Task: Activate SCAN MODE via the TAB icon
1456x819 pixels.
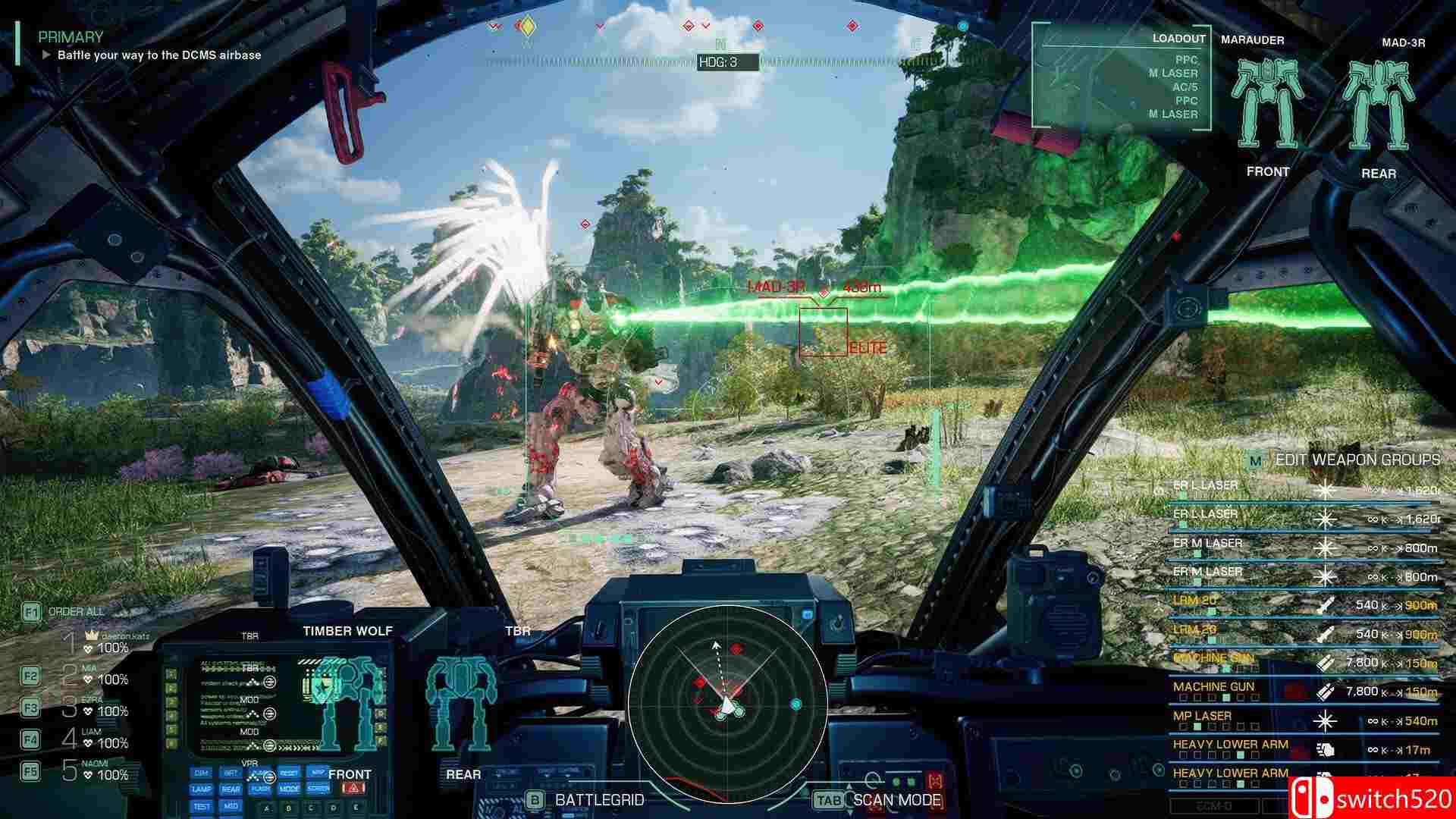Action: pos(829,800)
